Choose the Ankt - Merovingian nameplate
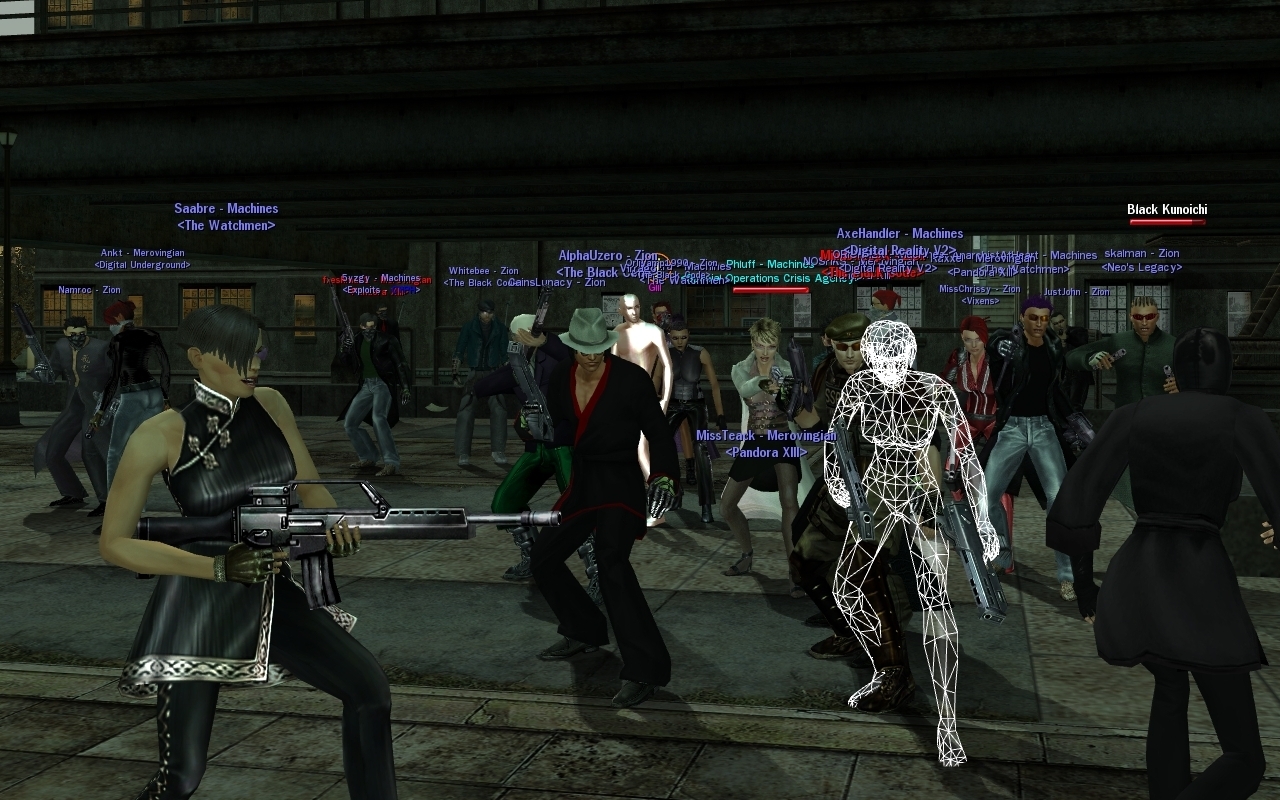This screenshot has height=800, width=1280. point(141,253)
